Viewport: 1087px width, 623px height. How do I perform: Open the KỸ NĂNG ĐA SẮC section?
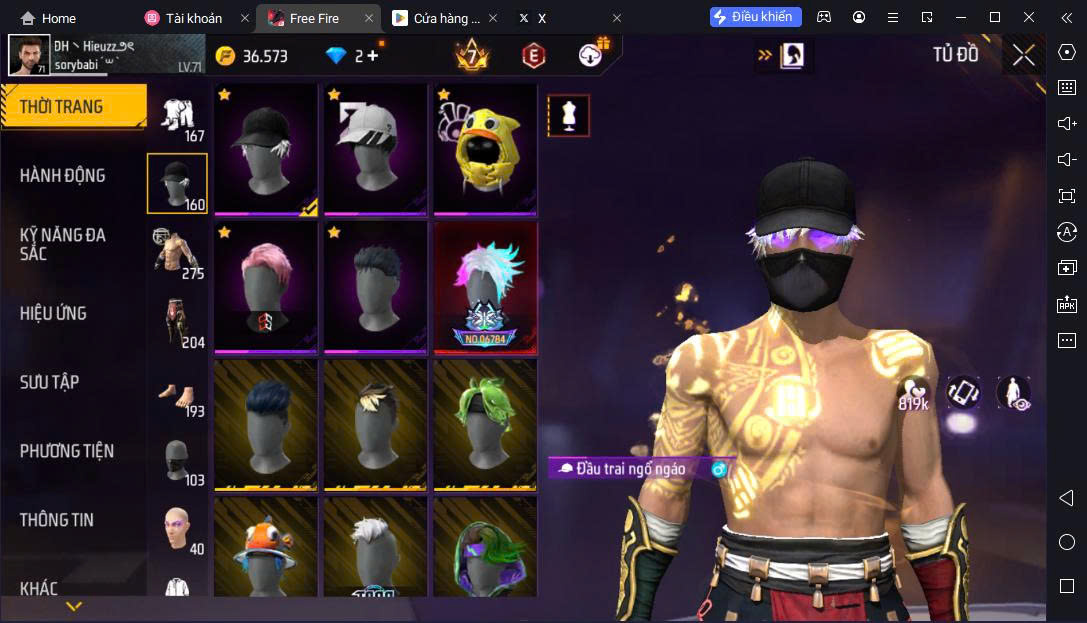[x=62, y=244]
